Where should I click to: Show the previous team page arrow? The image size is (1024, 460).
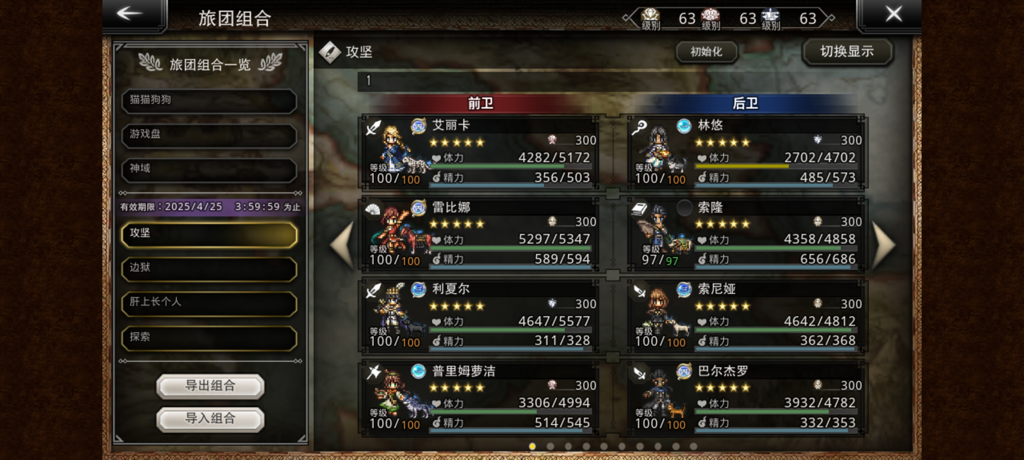(x=342, y=245)
